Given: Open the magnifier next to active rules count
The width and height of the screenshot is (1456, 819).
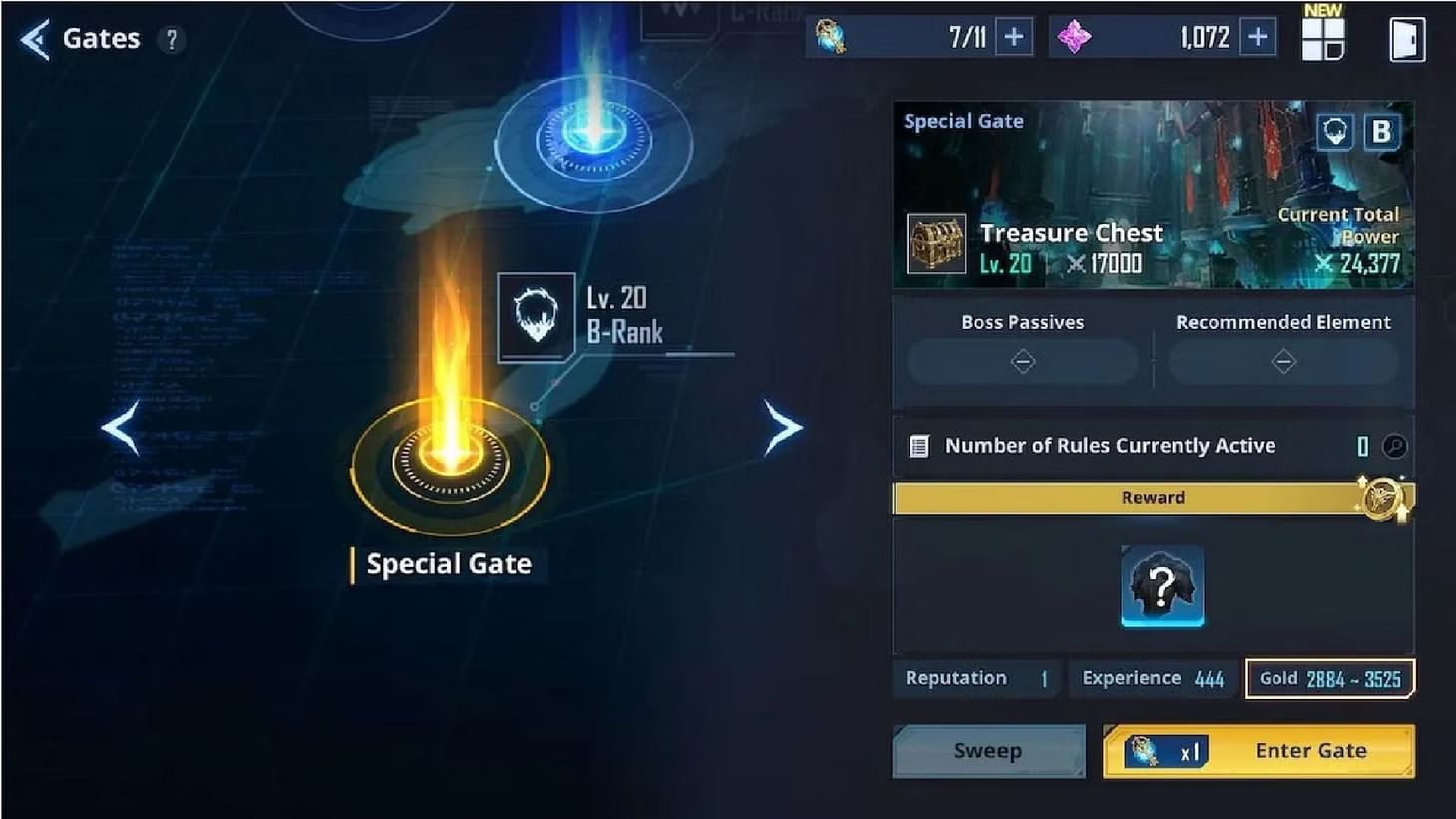Looking at the screenshot, I should point(1395,447).
